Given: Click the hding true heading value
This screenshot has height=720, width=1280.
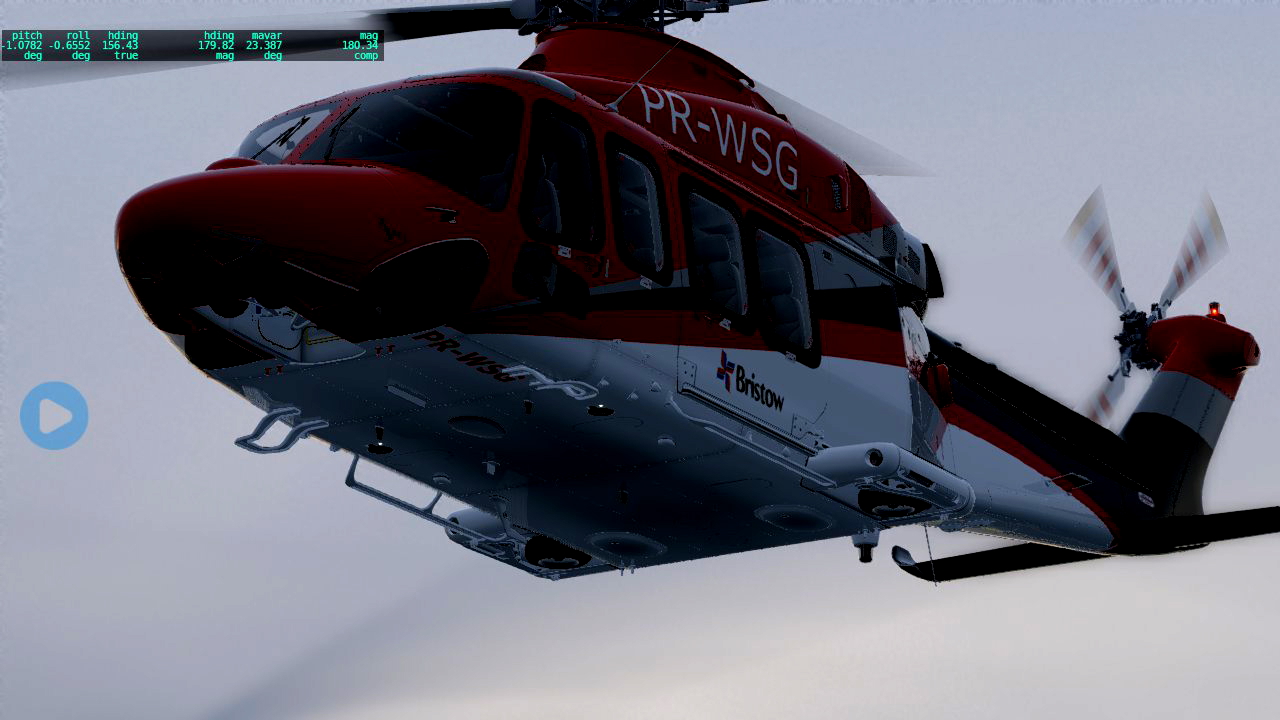Looking at the screenshot, I should click(122, 44).
